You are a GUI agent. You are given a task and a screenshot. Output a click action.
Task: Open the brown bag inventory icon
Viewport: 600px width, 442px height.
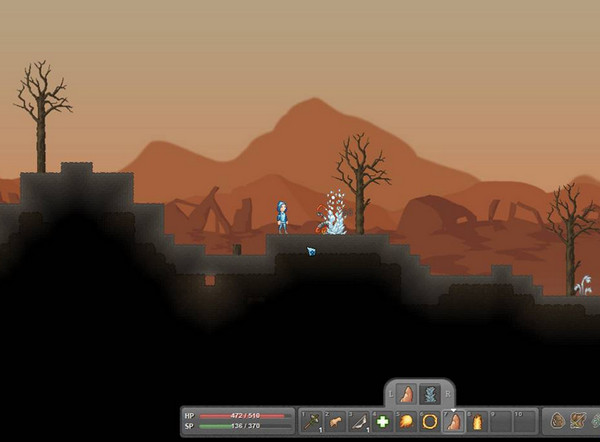pos(558,421)
